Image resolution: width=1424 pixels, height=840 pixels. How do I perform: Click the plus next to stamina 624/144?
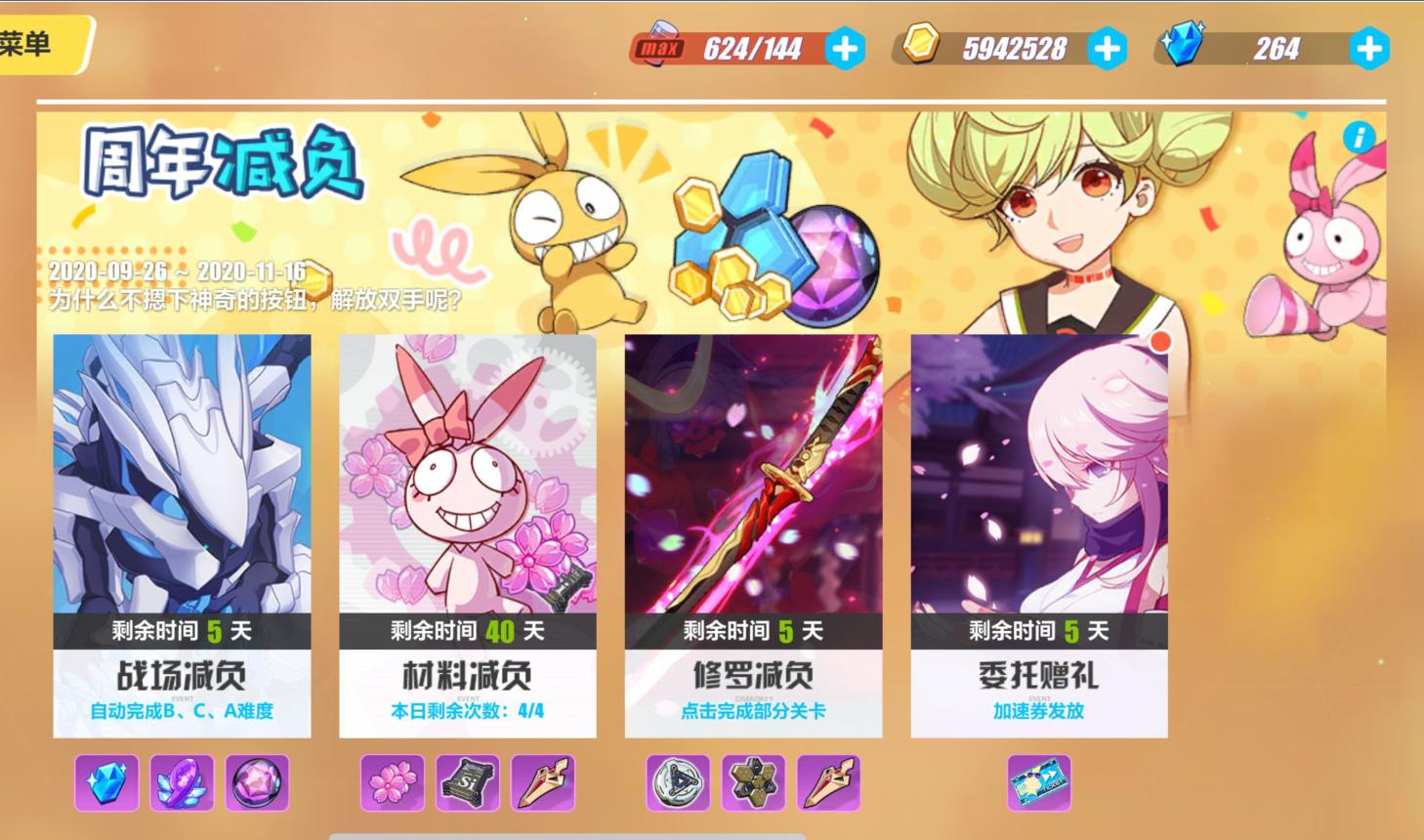(846, 46)
